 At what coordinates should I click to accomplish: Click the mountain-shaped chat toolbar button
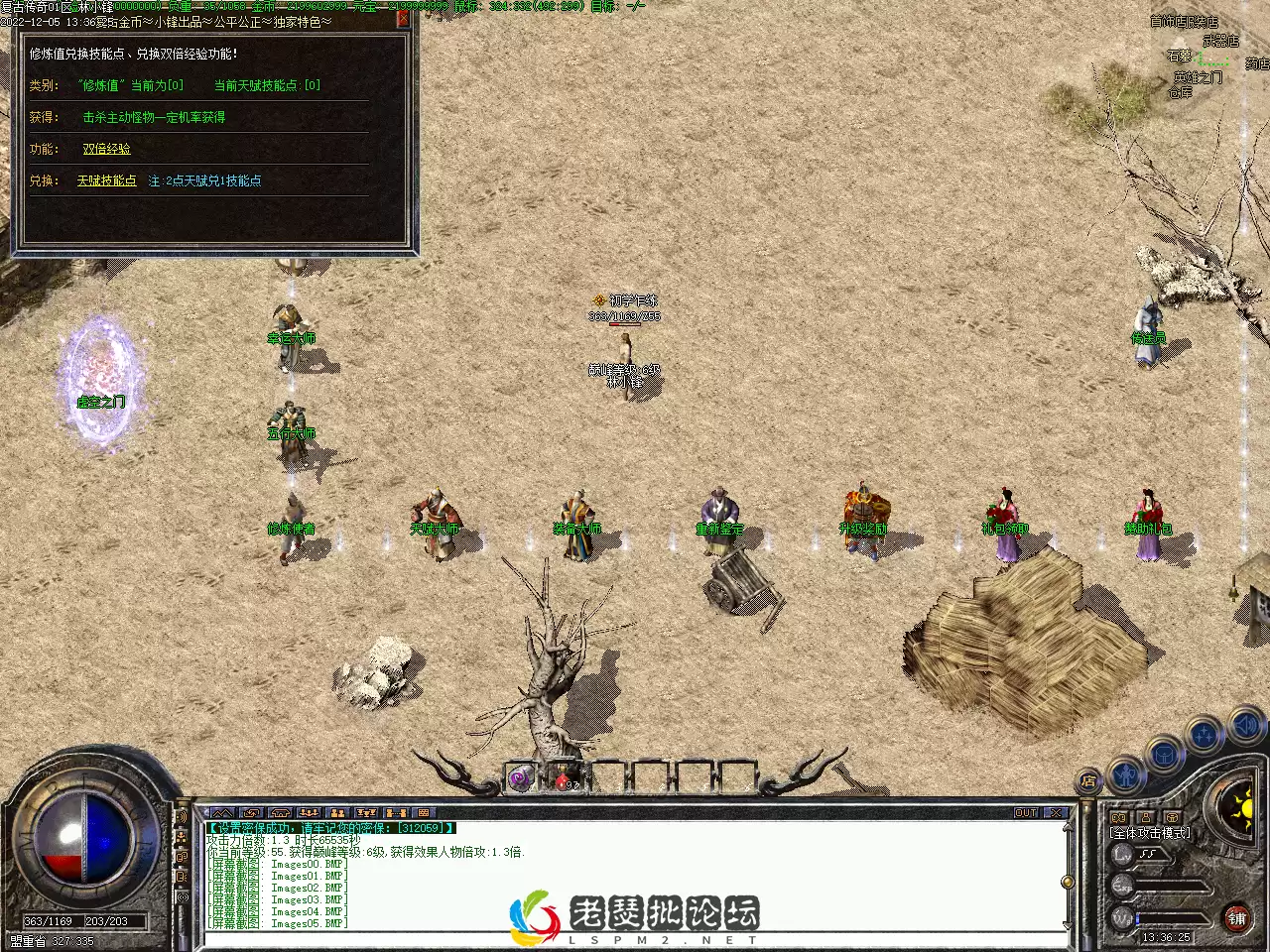tap(222, 812)
